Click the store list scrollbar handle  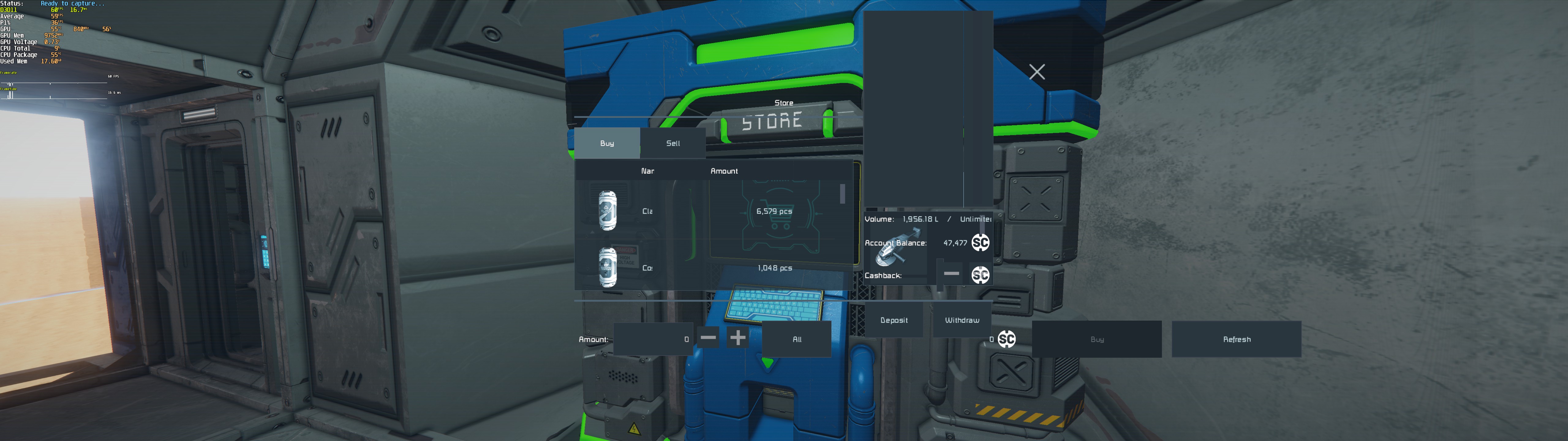[842, 194]
